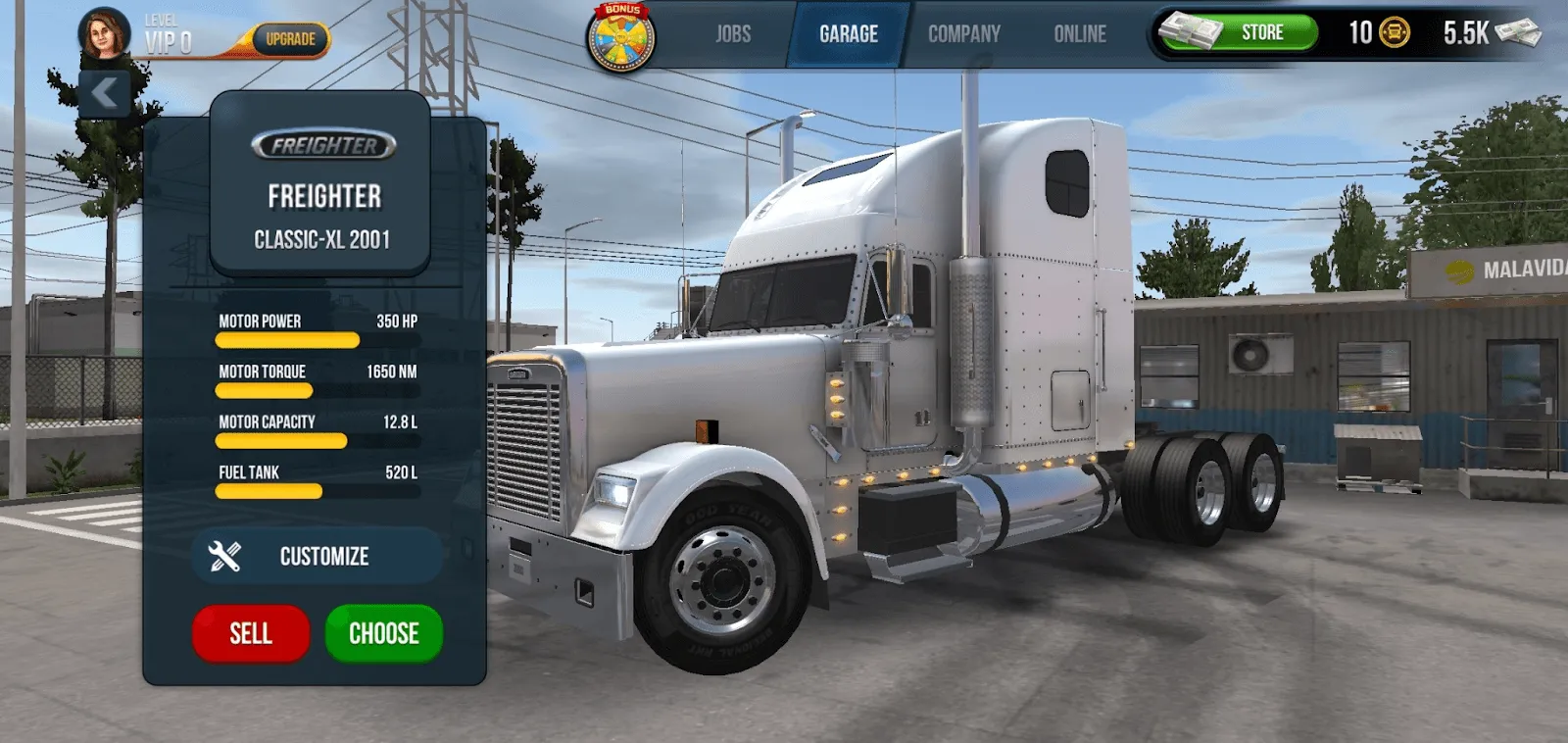Click the 5.5K cash balance
The width and height of the screenshot is (1568, 743).
[1490, 33]
